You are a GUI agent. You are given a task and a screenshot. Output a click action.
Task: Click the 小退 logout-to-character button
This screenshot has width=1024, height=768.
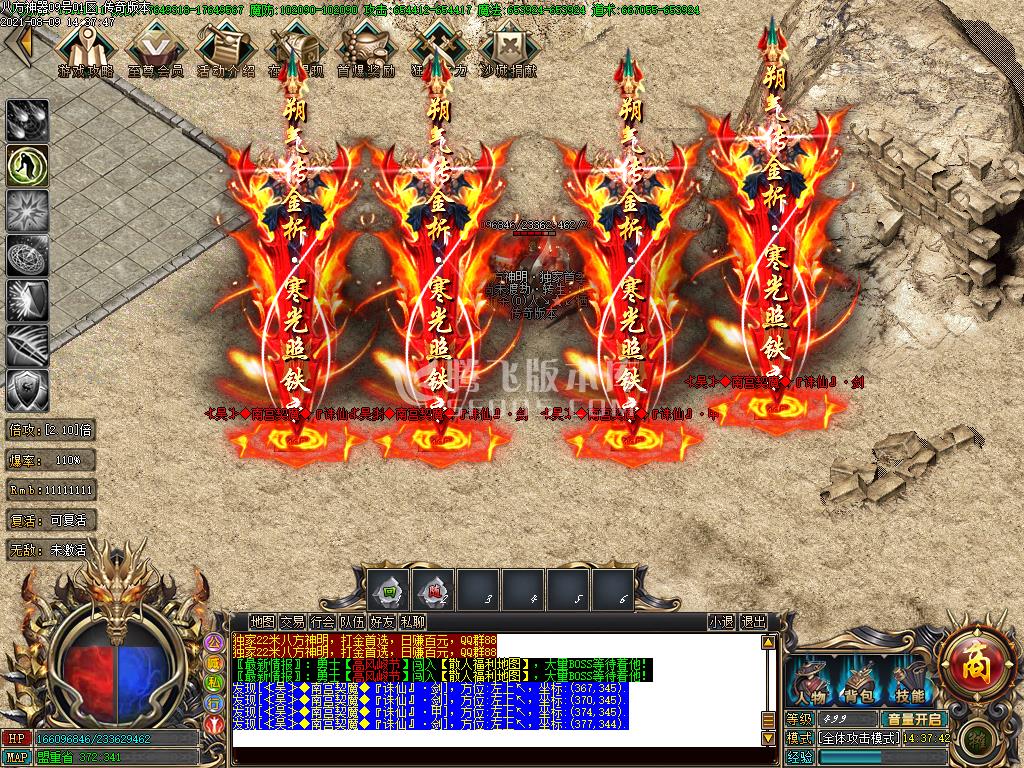pos(721,622)
